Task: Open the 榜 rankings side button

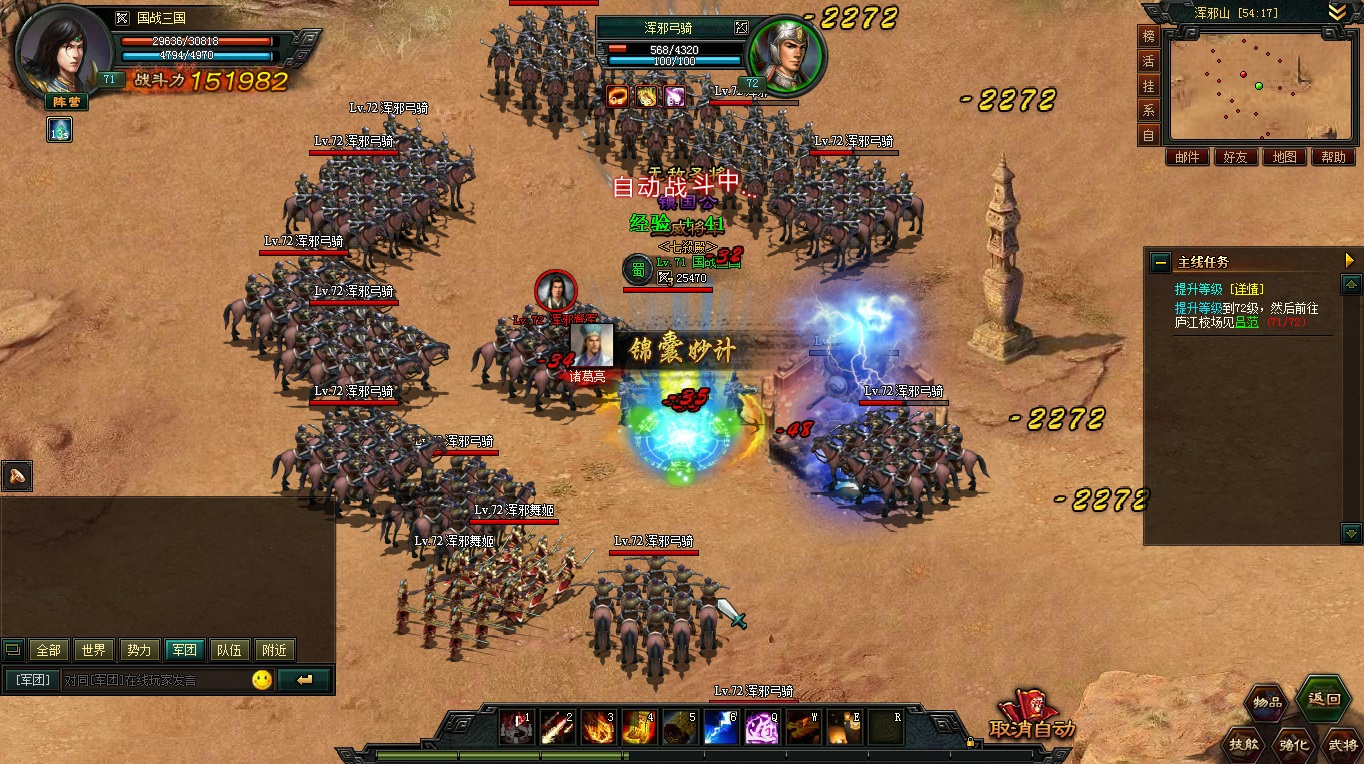Action: (1149, 36)
